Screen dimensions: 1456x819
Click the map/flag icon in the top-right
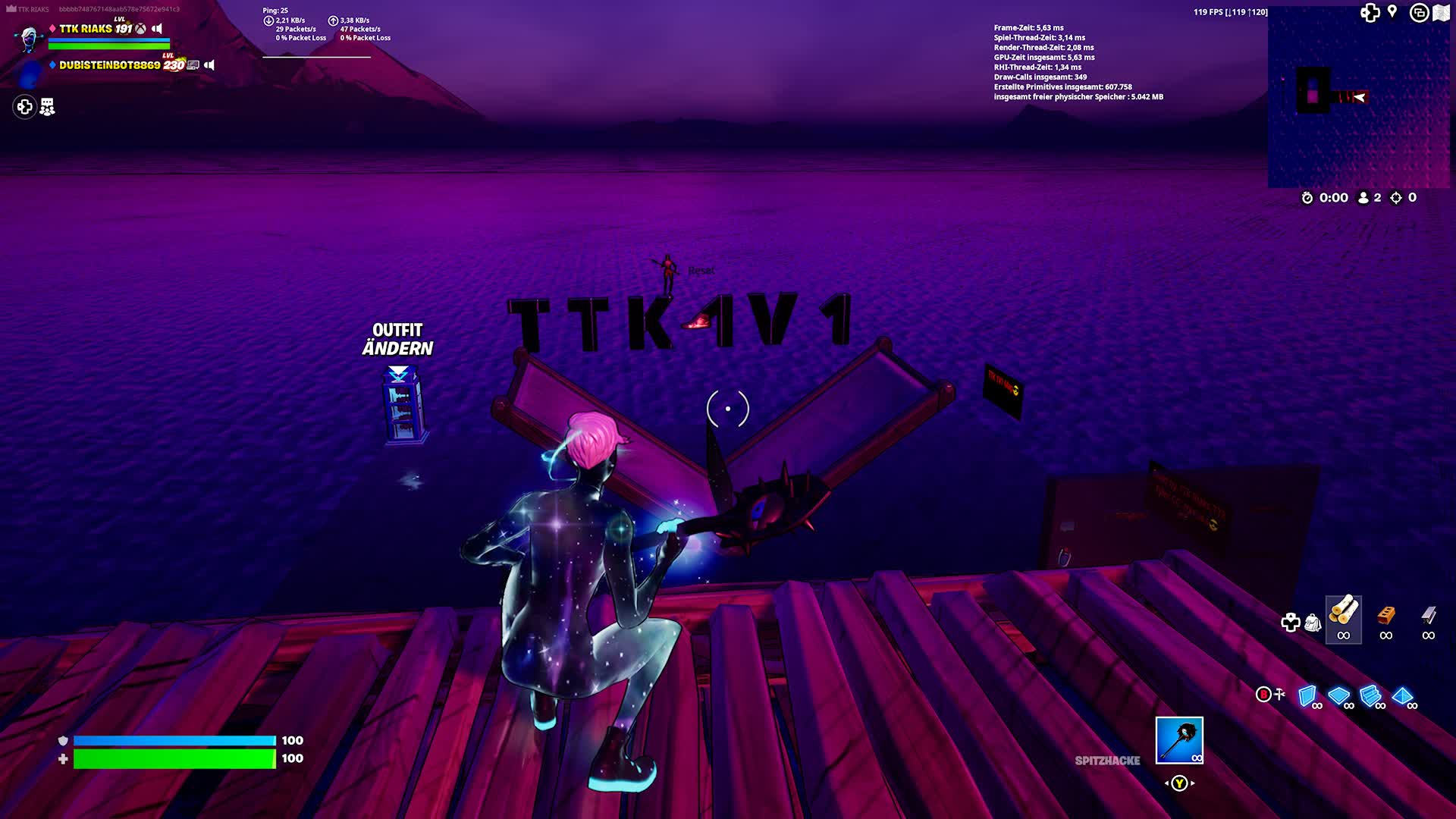tap(1442, 11)
